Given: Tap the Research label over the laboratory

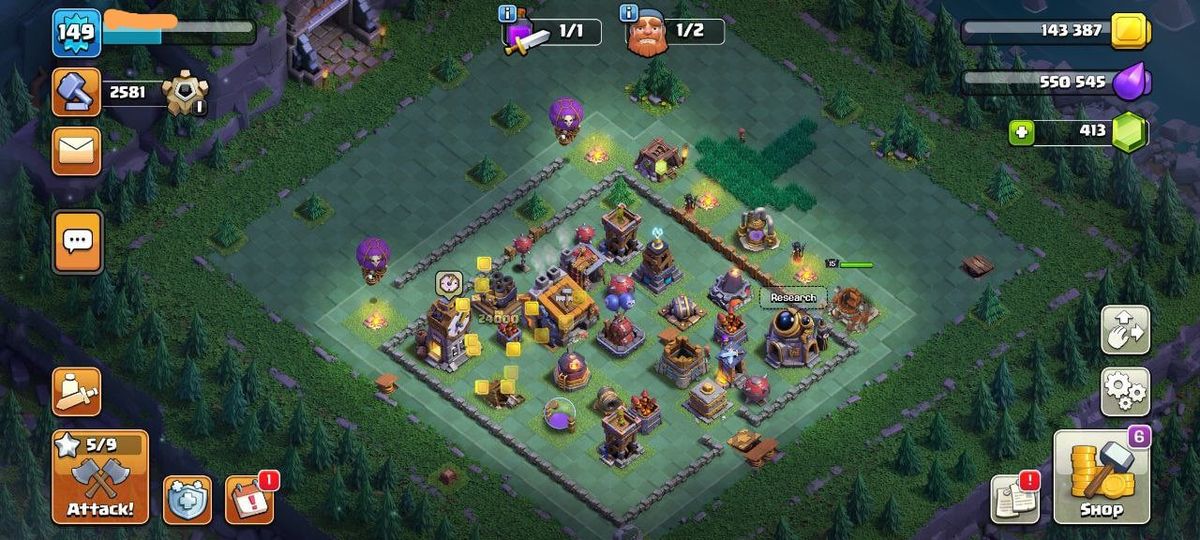Looking at the screenshot, I should 793,297.
